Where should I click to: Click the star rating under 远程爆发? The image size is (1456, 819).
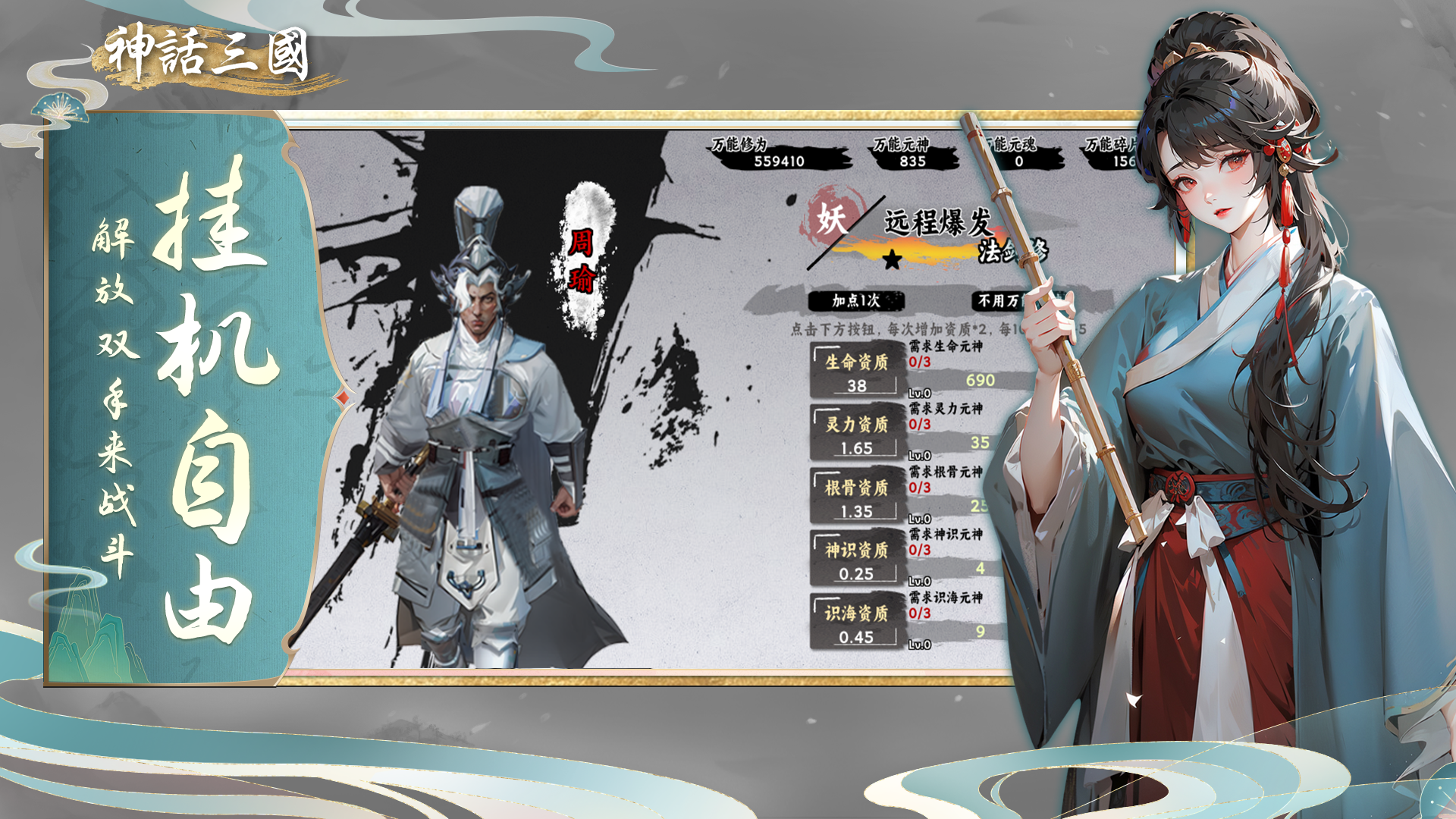(x=893, y=258)
